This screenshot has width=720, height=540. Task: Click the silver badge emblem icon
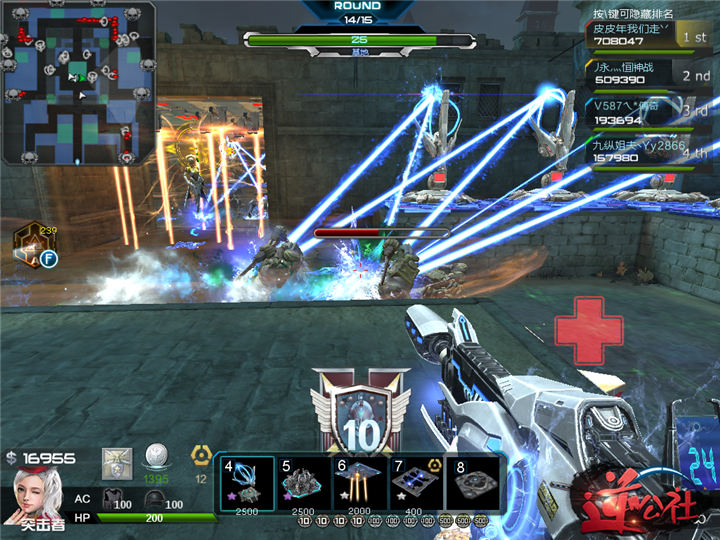click(117, 461)
